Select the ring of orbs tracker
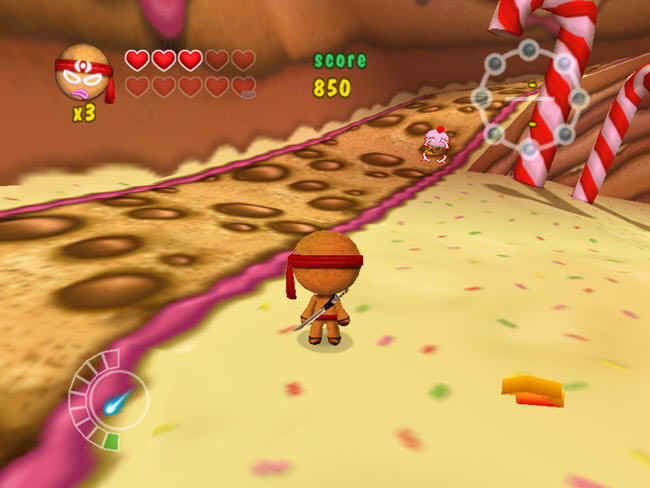 click(x=529, y=98)
